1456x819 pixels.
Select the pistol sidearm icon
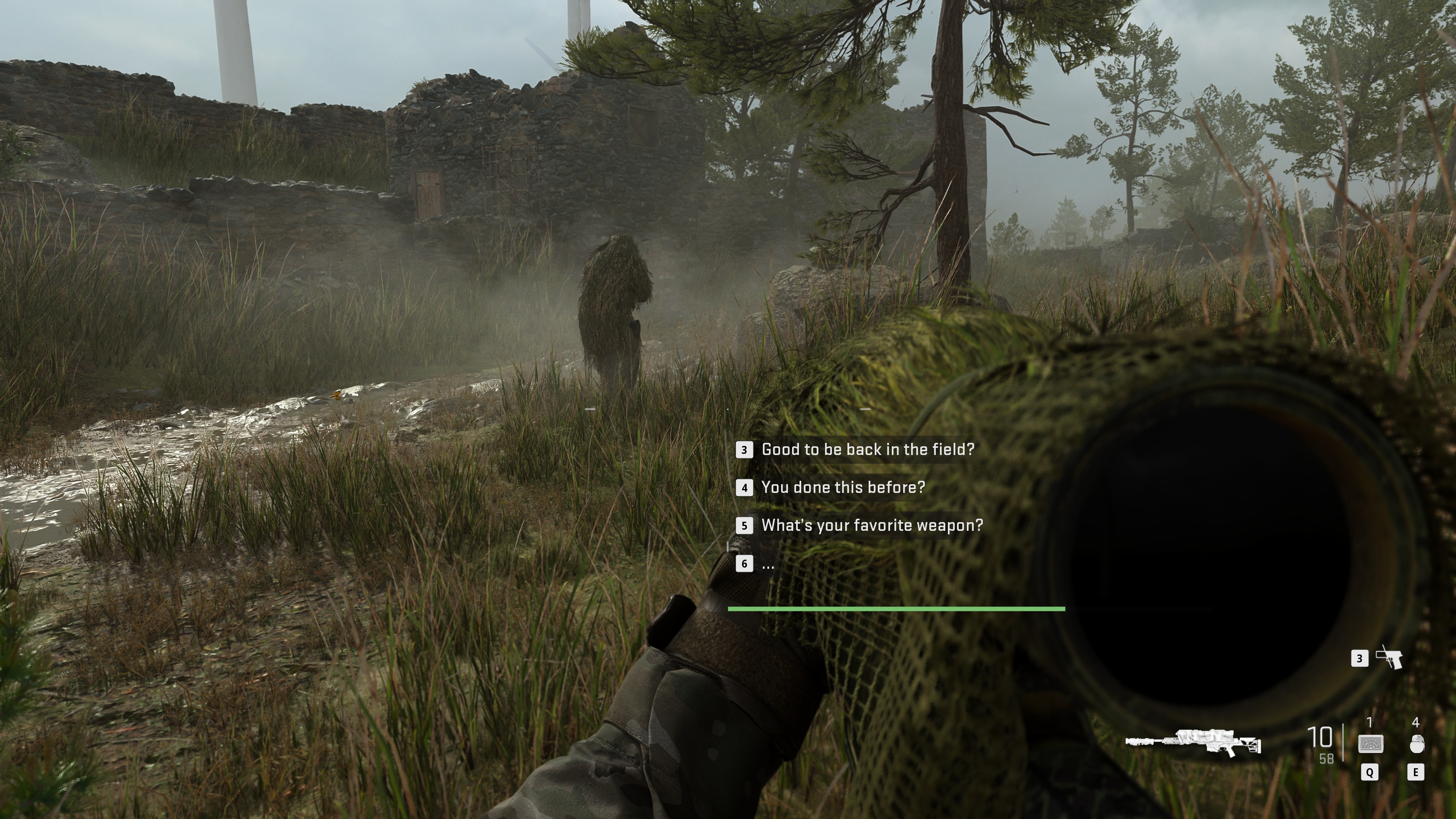pos(1389,658)
